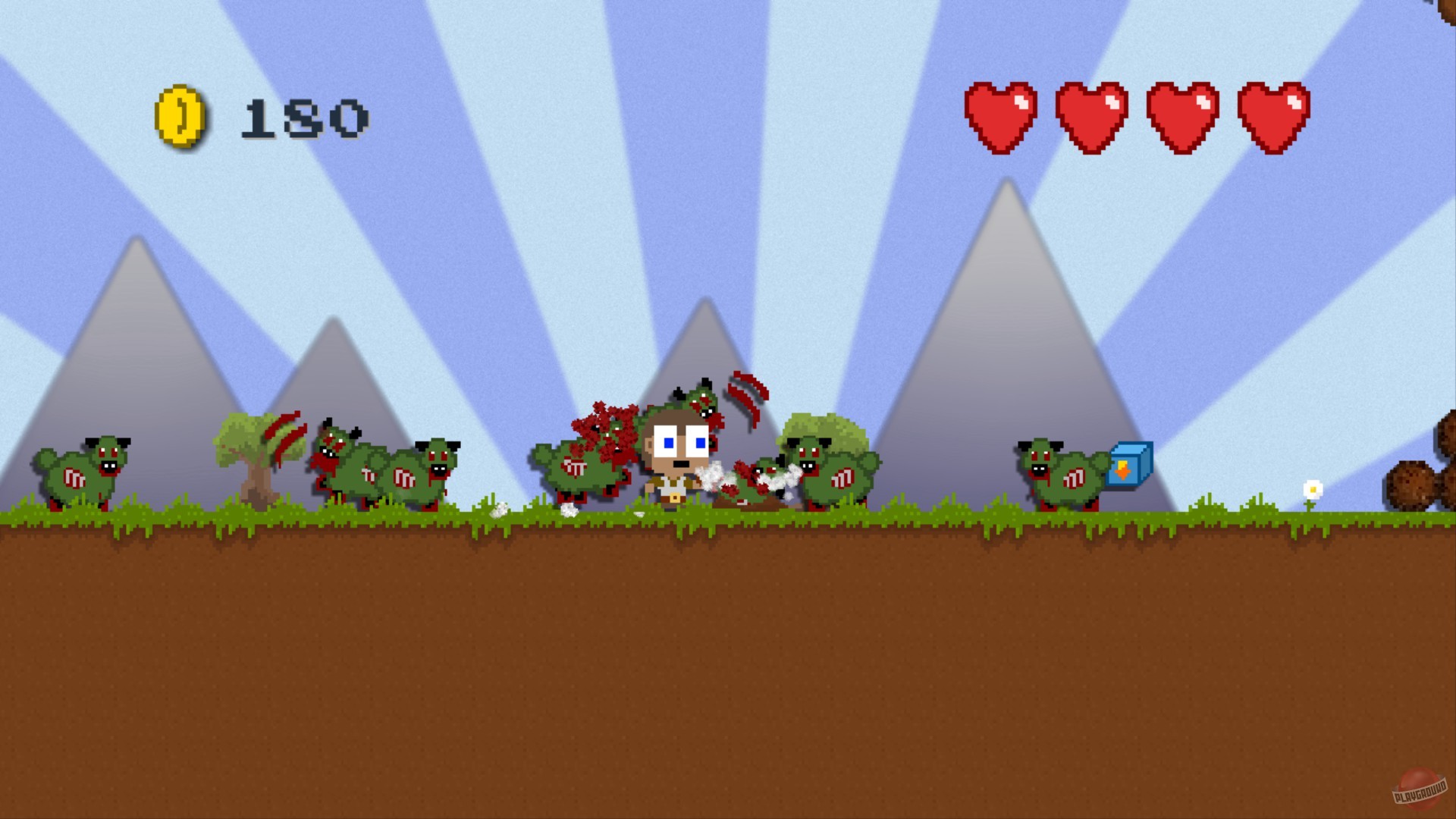Screen dimensions: 1456x819
Task: Click the third heart of the life meter
Action: point(1181,118)
